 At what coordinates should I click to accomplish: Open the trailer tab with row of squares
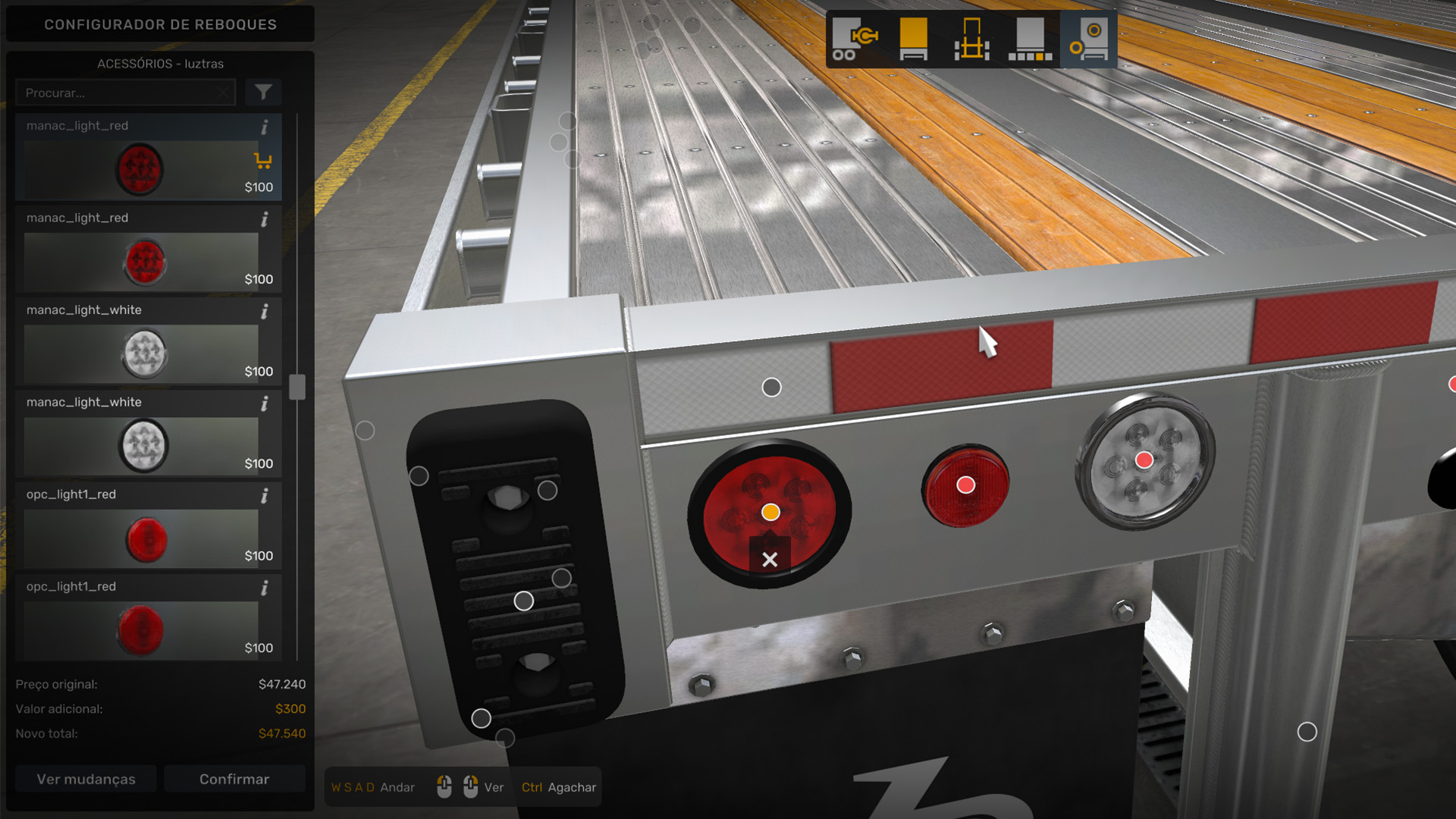pyautogui.click(x=1030, y=39)
